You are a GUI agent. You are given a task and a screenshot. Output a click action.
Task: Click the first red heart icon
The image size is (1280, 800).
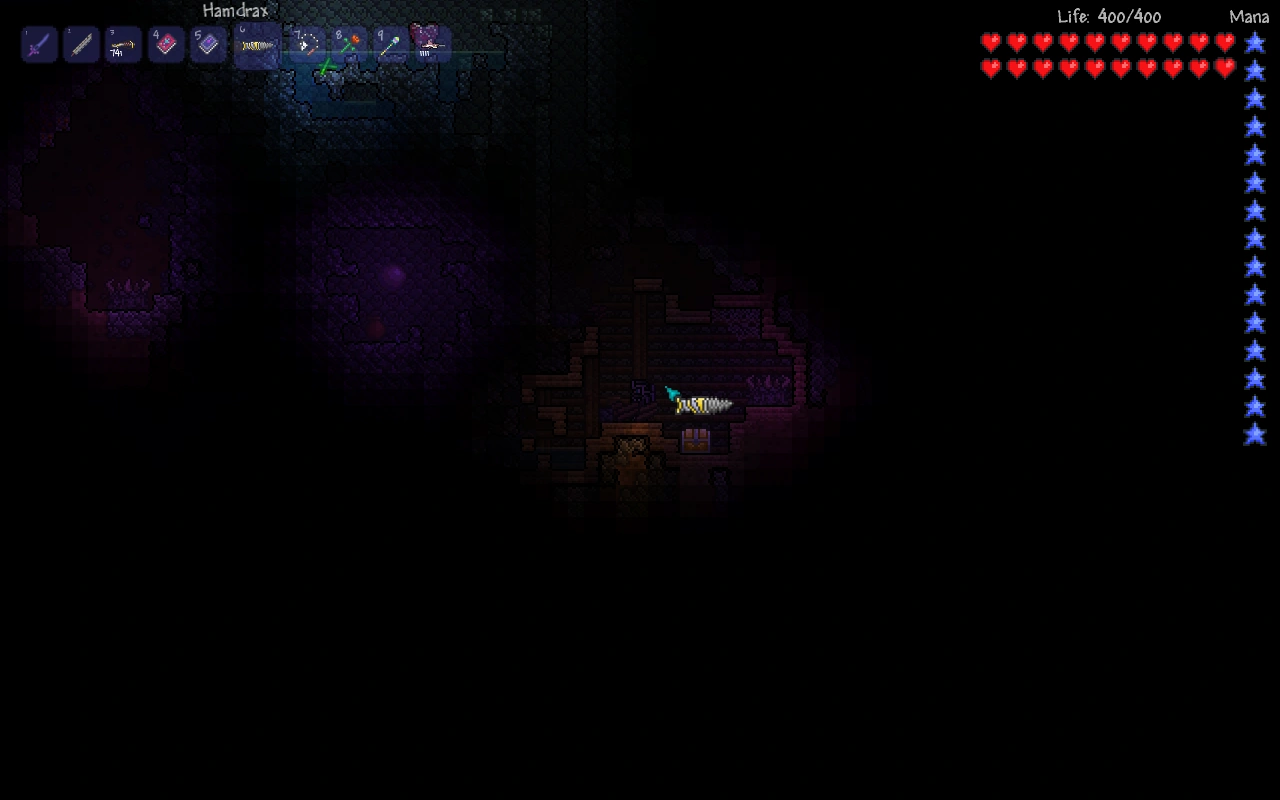(x=989, y=44)
